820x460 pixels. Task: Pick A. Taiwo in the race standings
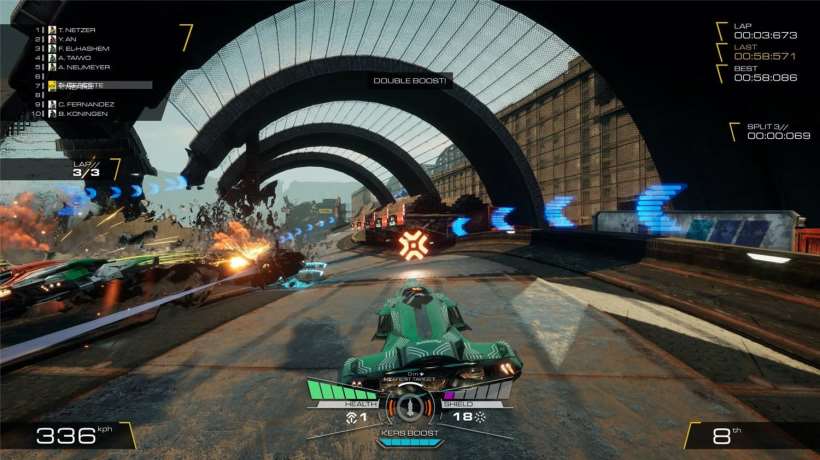tap(73, 57)
